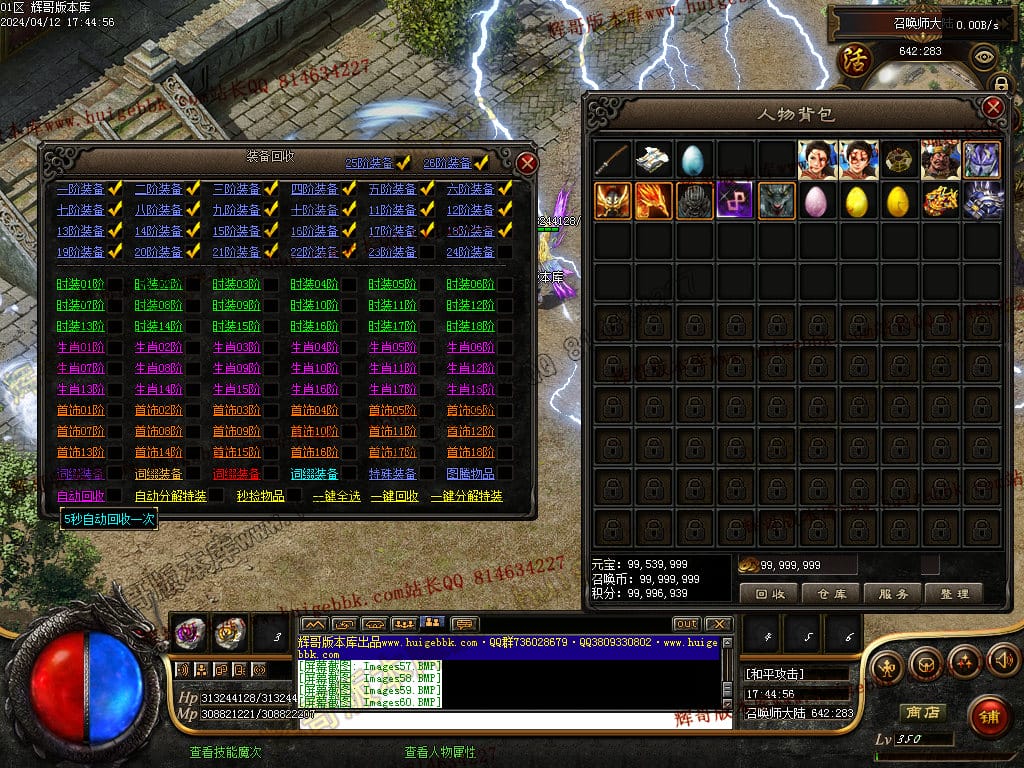Select the pink egg item slot

[x=817, y=201]
